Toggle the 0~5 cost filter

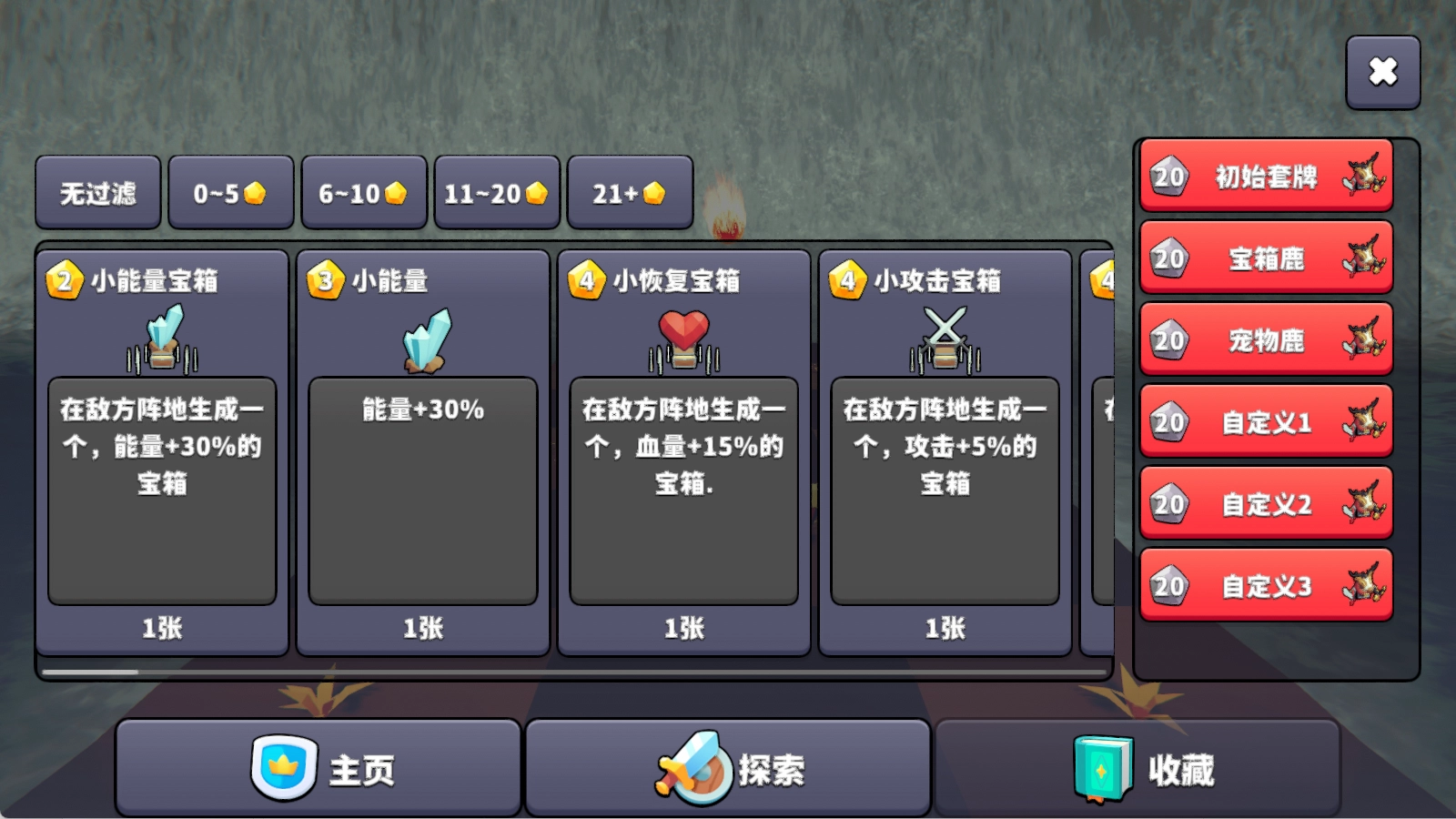[x=230, y=192]
